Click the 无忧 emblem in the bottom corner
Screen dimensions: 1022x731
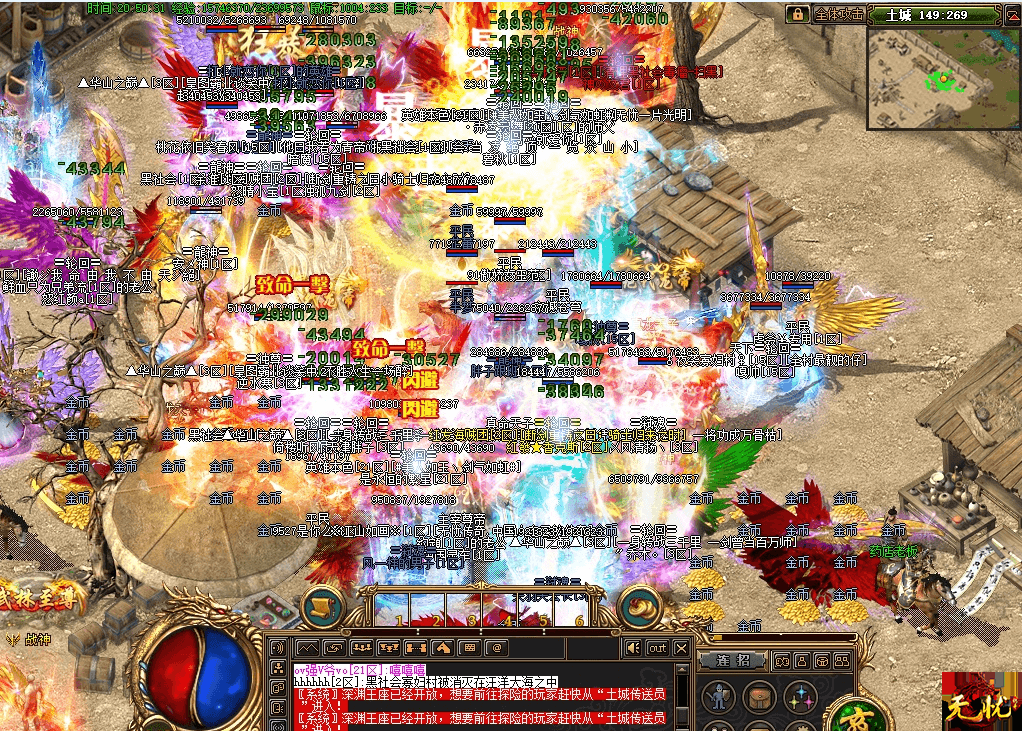coord(977,699)
